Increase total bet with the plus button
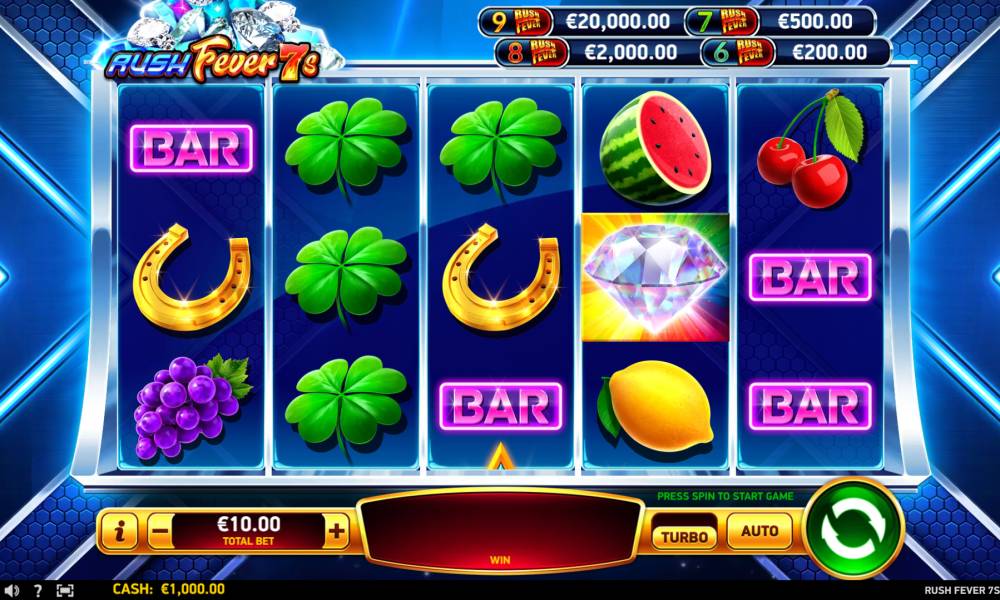Viewport: 1000px width, 600px height. (x=337, y=532)
